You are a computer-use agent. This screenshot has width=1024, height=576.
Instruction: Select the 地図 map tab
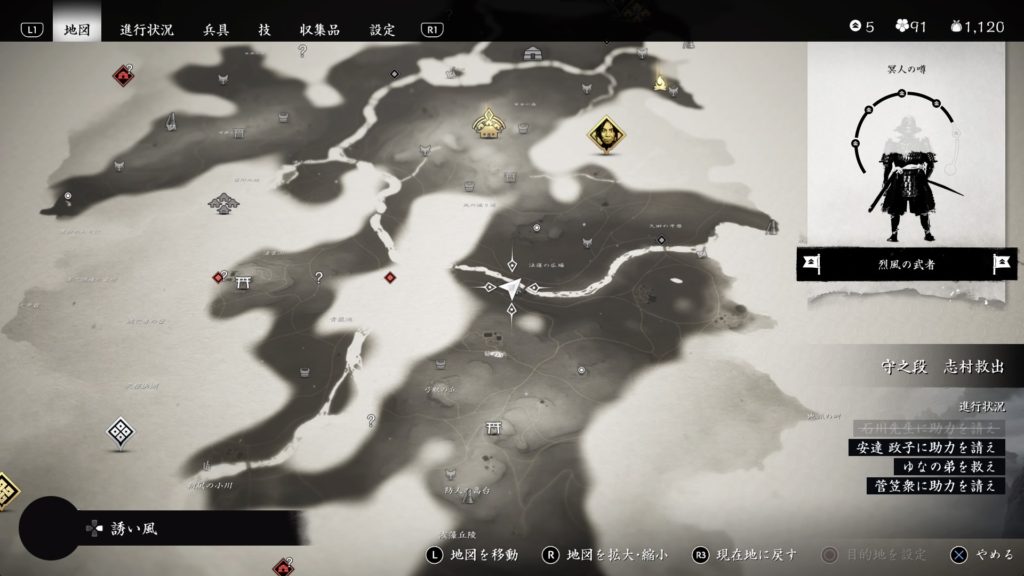click(x=77, y=29)
